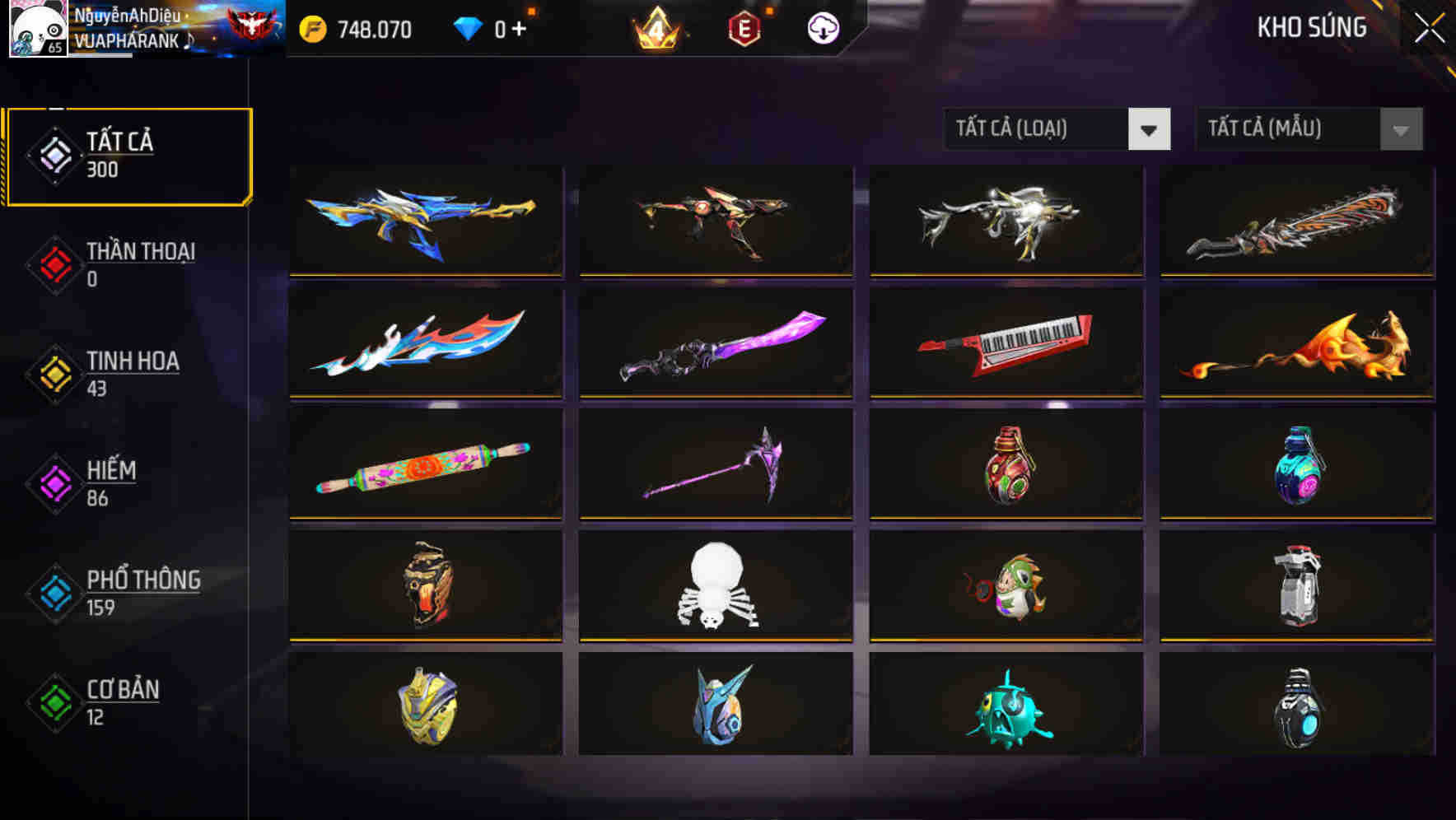The image size is (1456, 820).
Task: Expand the weapon type filter arrow
Action: click(x=1150, y=129)
